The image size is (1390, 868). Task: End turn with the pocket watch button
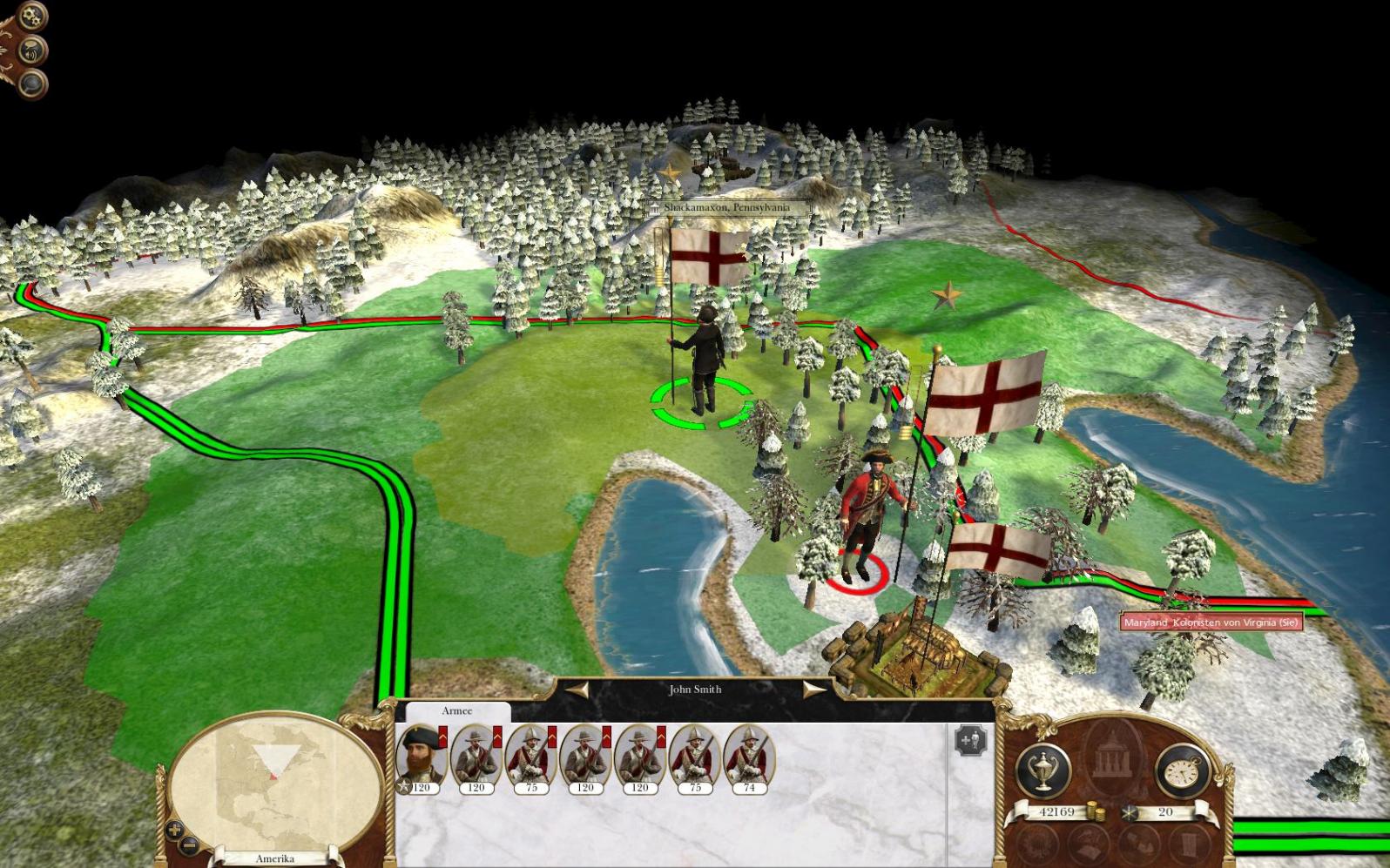coord(1182,771)
